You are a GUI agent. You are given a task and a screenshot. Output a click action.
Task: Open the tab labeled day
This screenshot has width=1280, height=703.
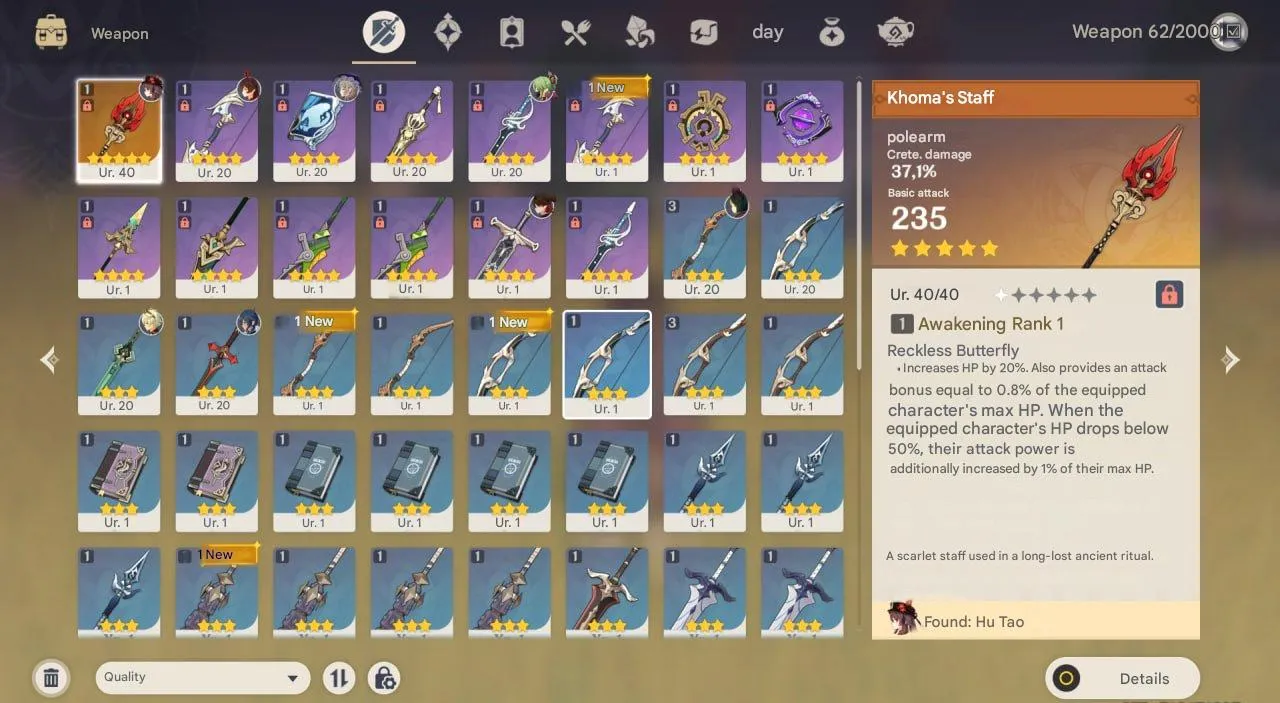click(767, 33)
